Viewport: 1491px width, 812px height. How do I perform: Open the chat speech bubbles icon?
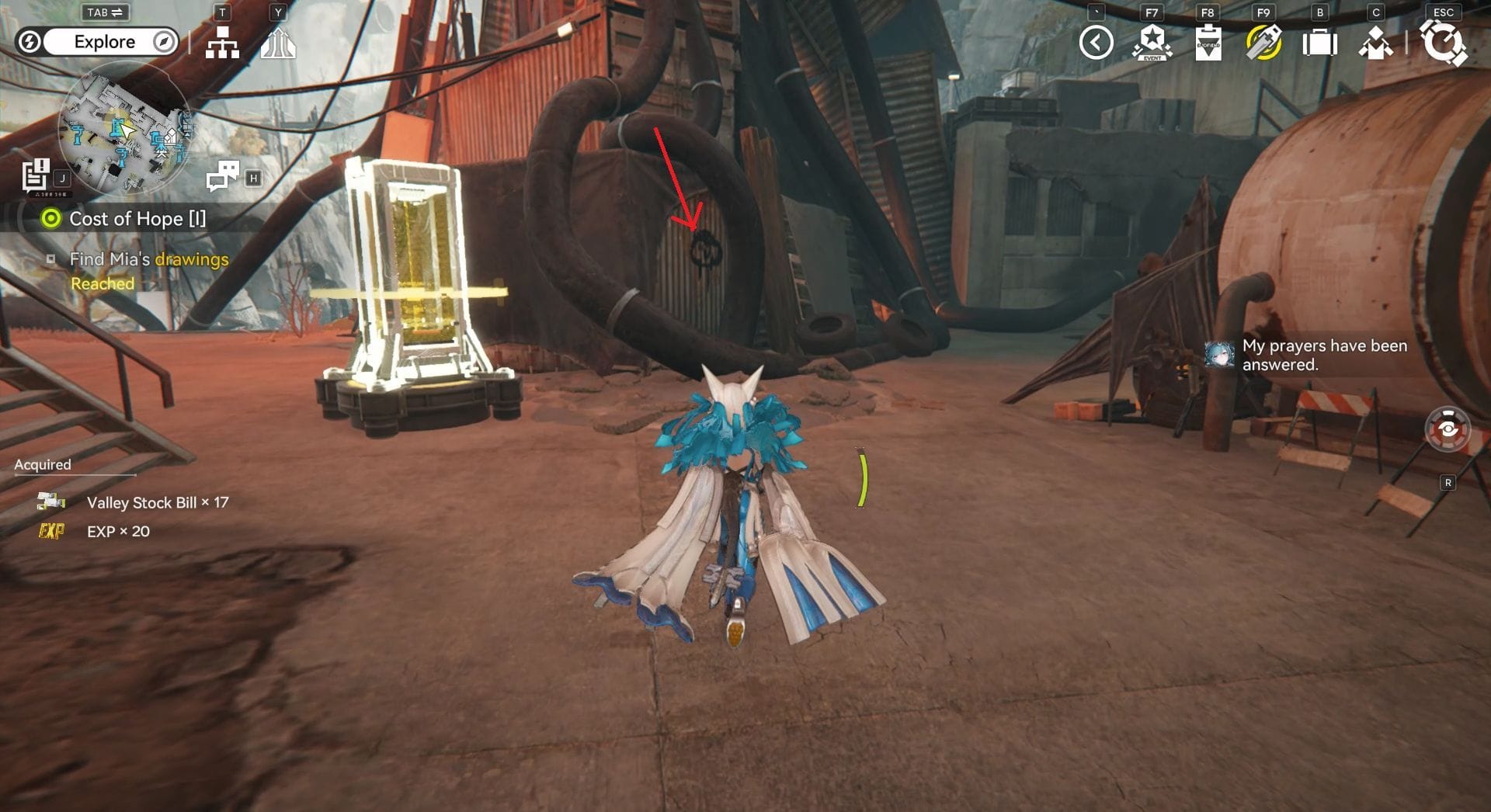pos(223,175)
